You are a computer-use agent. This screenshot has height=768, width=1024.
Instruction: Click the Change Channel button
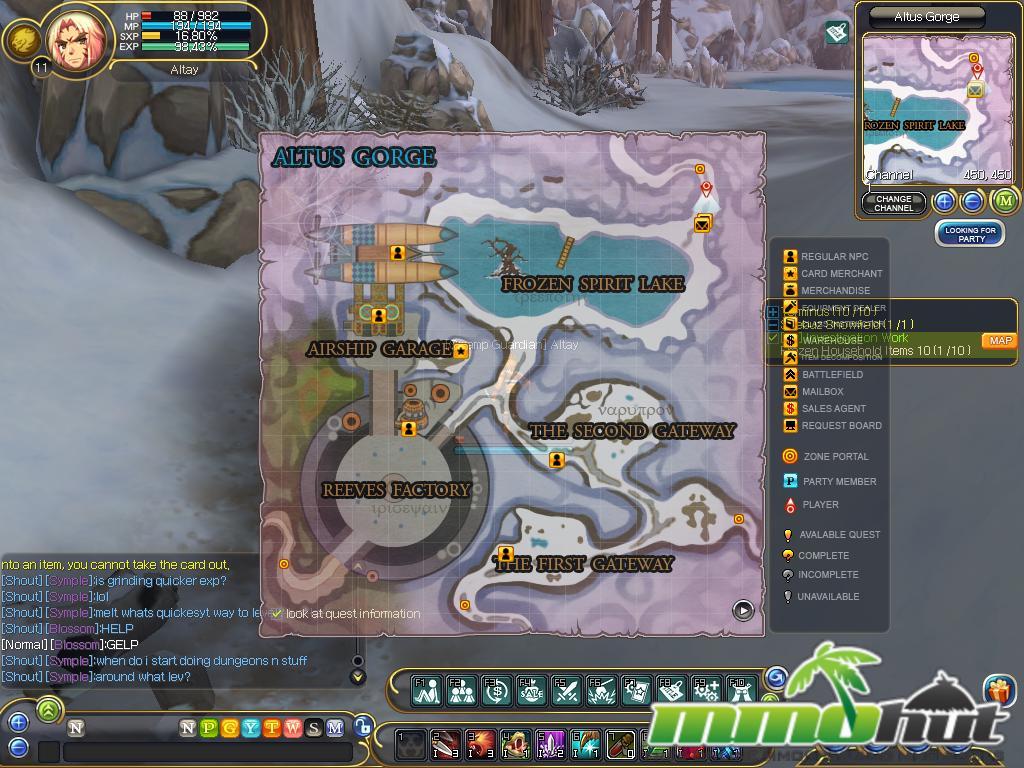893,203
